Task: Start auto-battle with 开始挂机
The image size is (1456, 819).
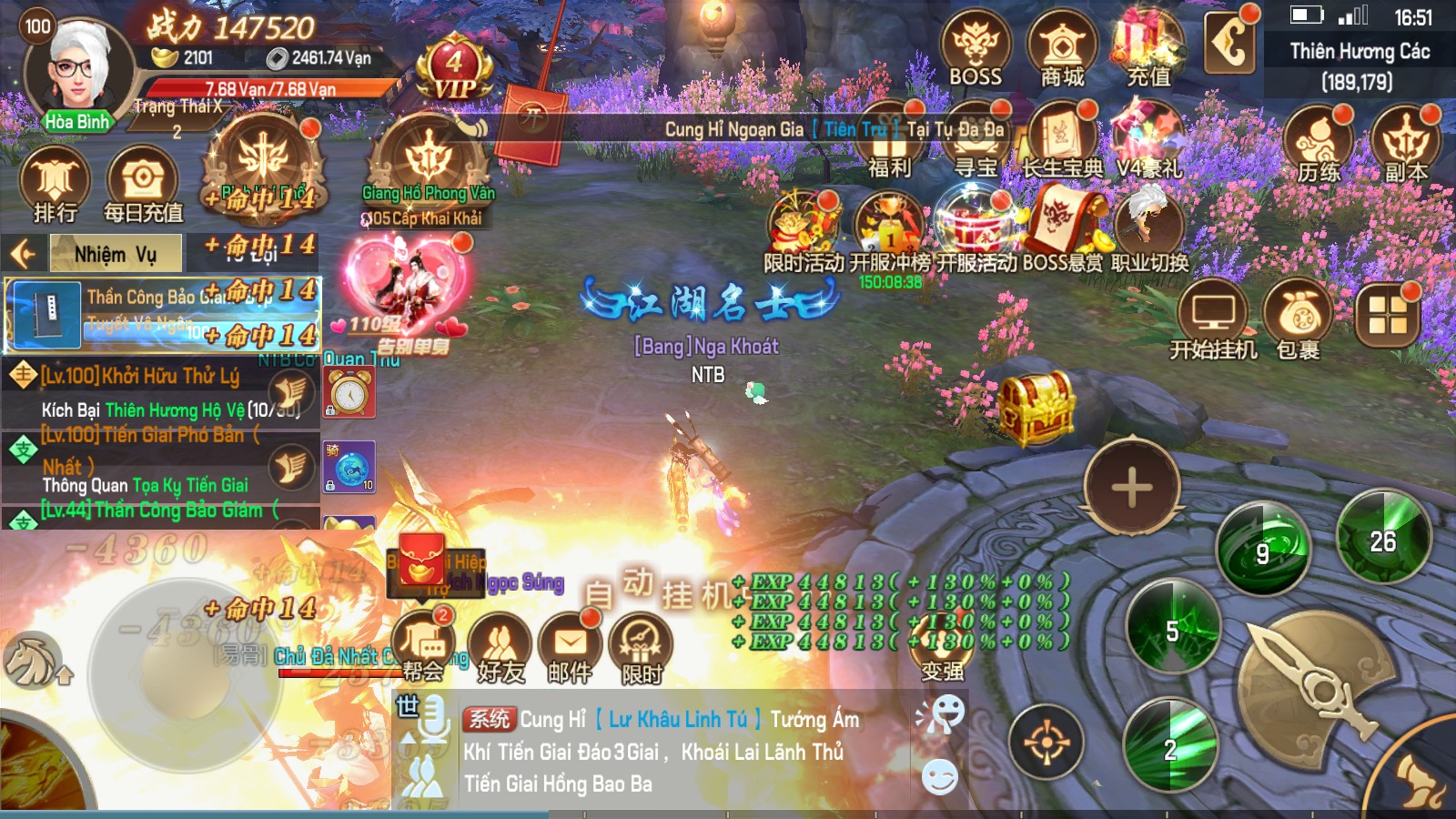Action: (x=1213, y=320)
